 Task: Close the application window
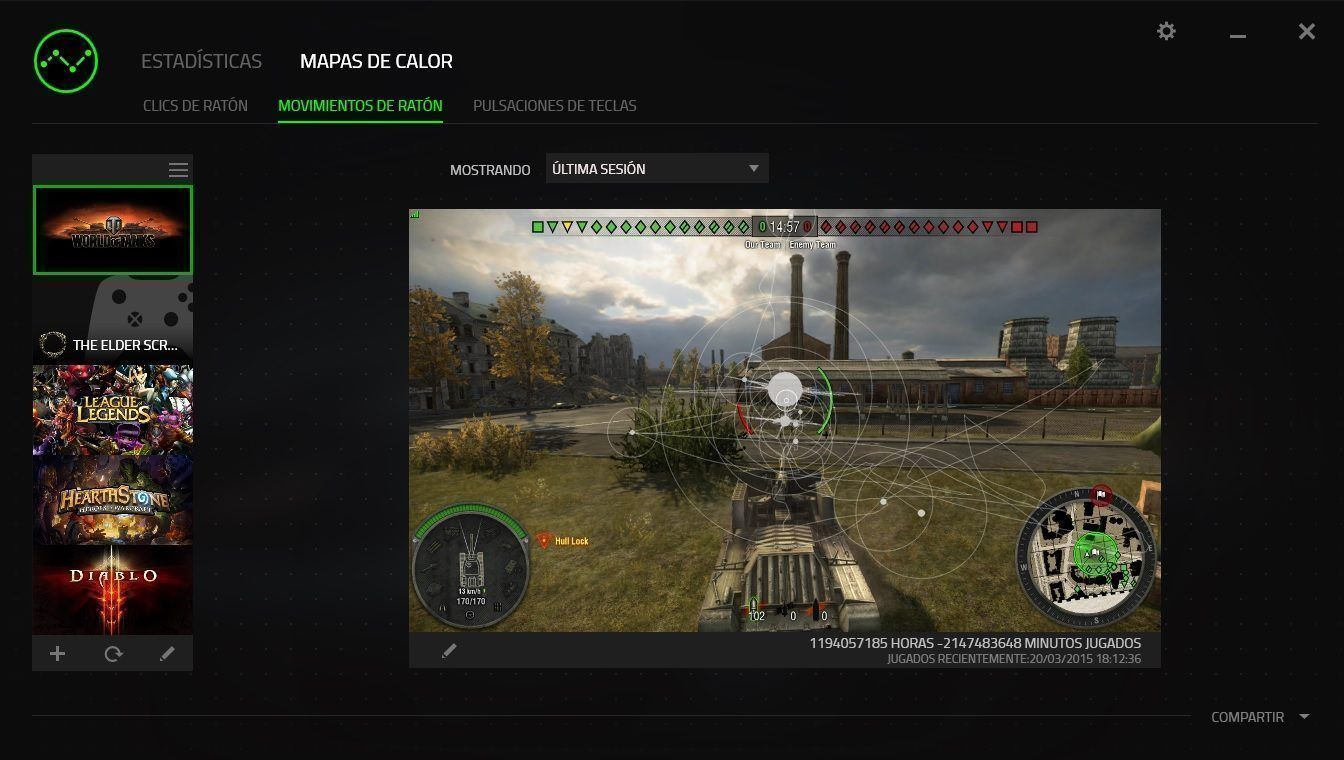(x=1307, y=32)
